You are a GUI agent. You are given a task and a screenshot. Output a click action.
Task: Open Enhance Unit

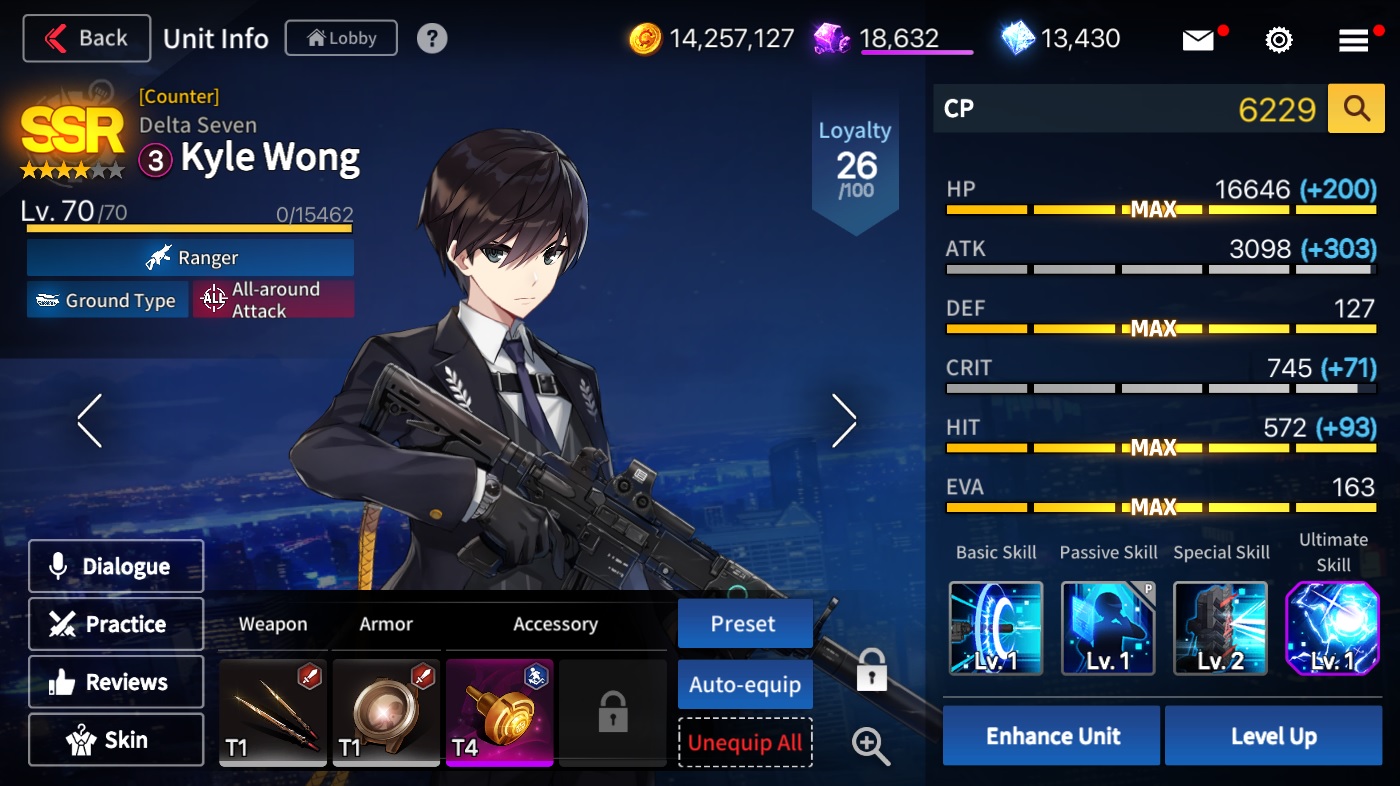coord(1052,736)
